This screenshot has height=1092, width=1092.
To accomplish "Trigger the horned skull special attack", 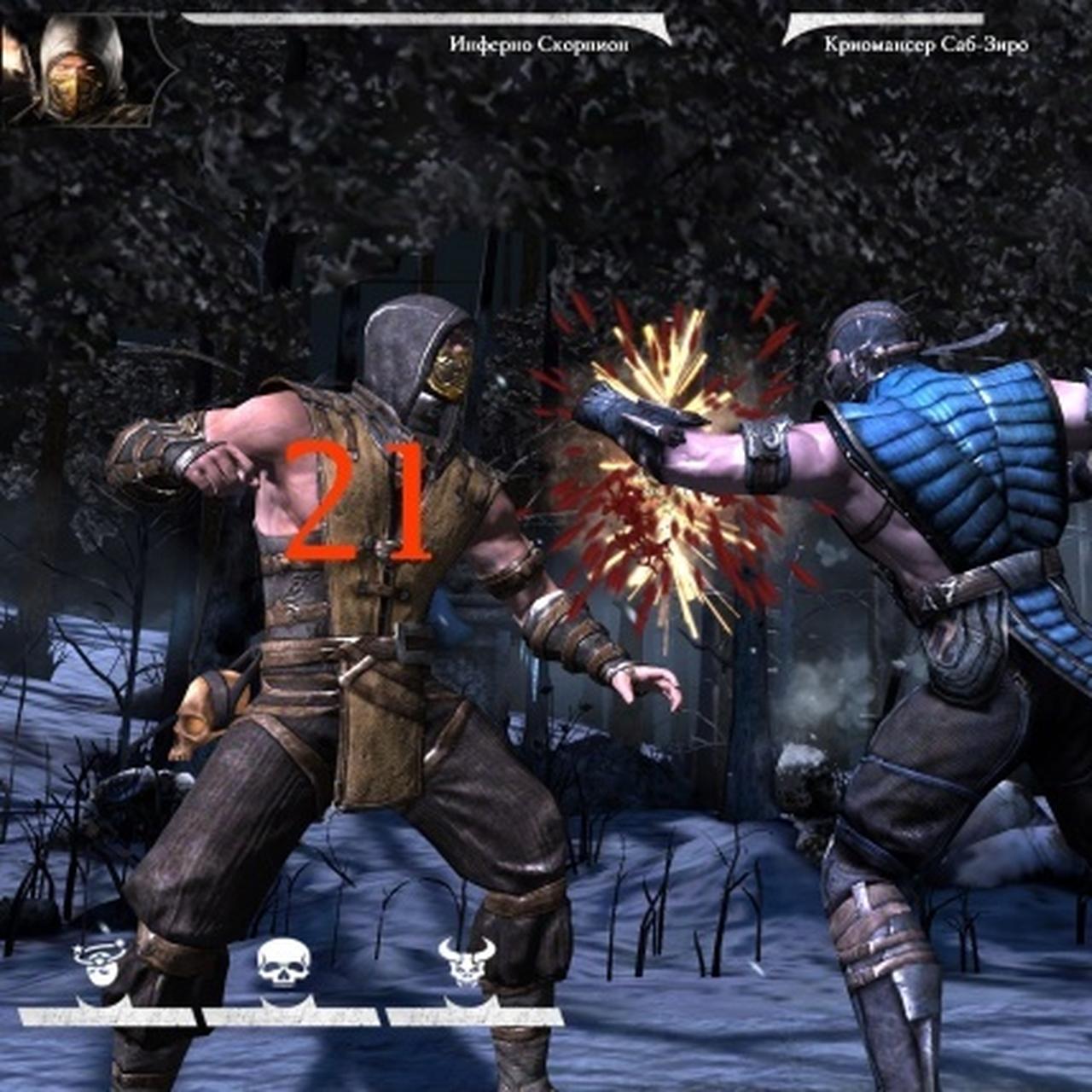I will pyautogui.click(x=467, y=962).
